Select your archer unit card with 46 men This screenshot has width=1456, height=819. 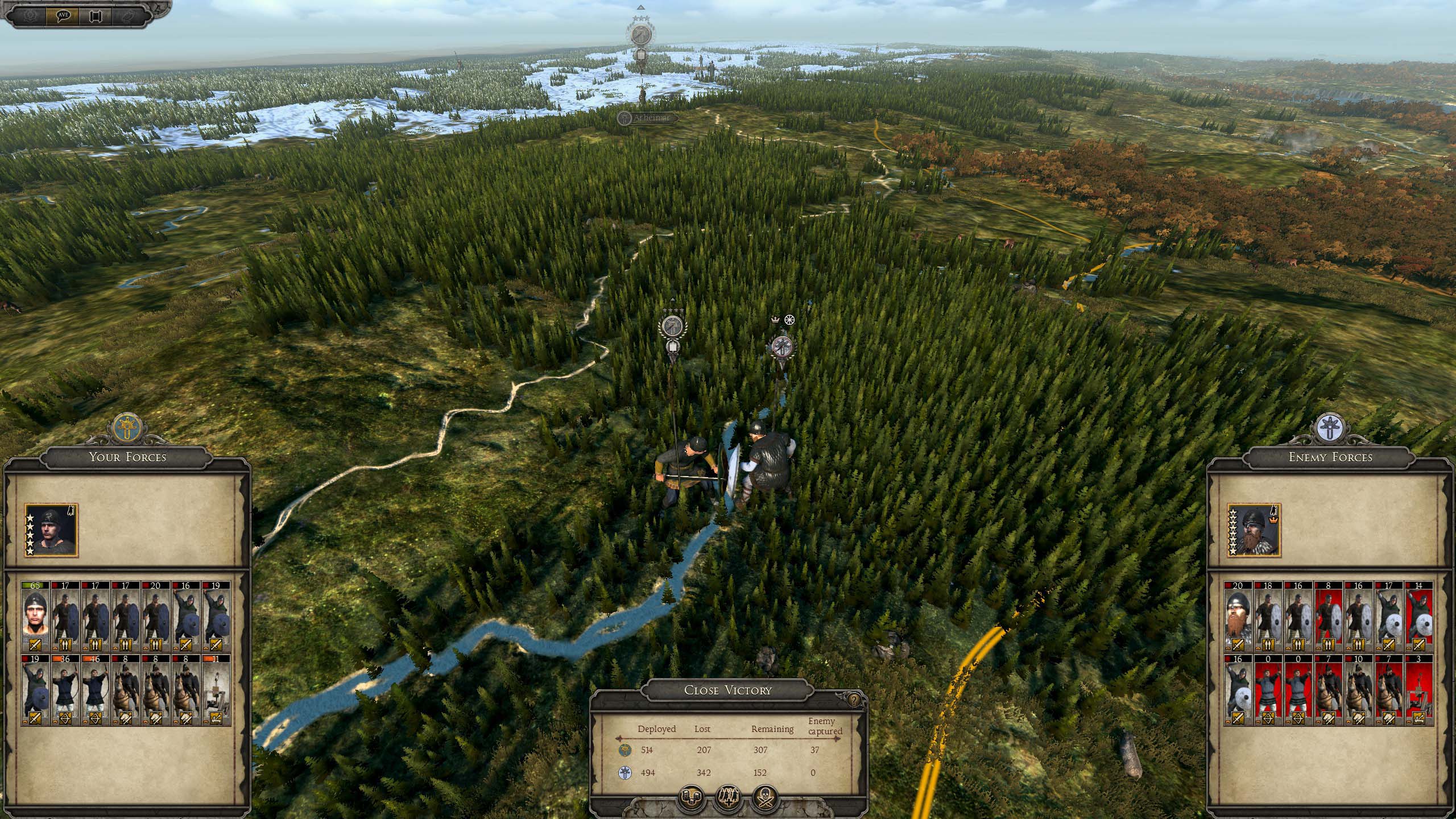96,690
